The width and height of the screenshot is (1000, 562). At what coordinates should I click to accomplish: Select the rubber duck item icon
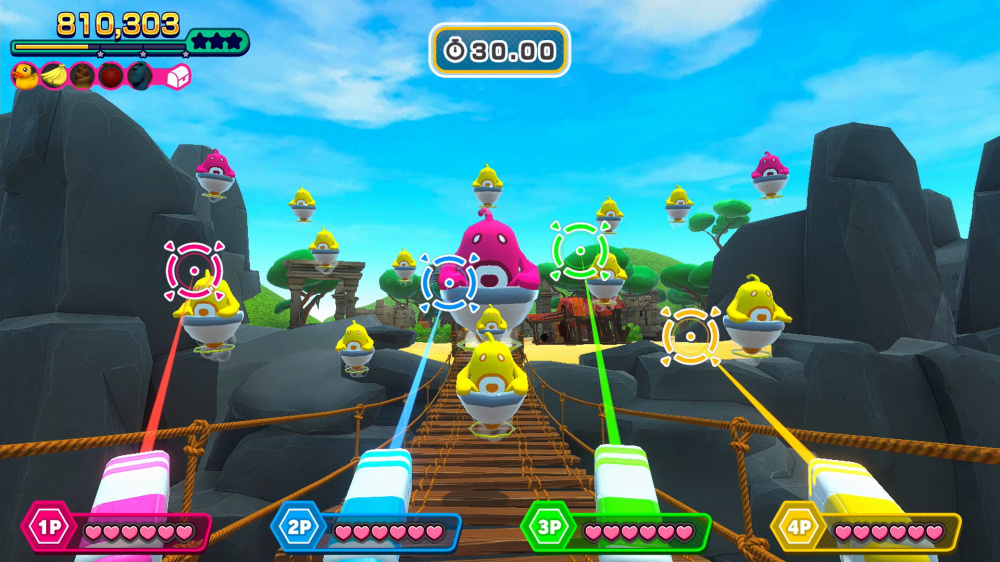click(x=24, y=75)
